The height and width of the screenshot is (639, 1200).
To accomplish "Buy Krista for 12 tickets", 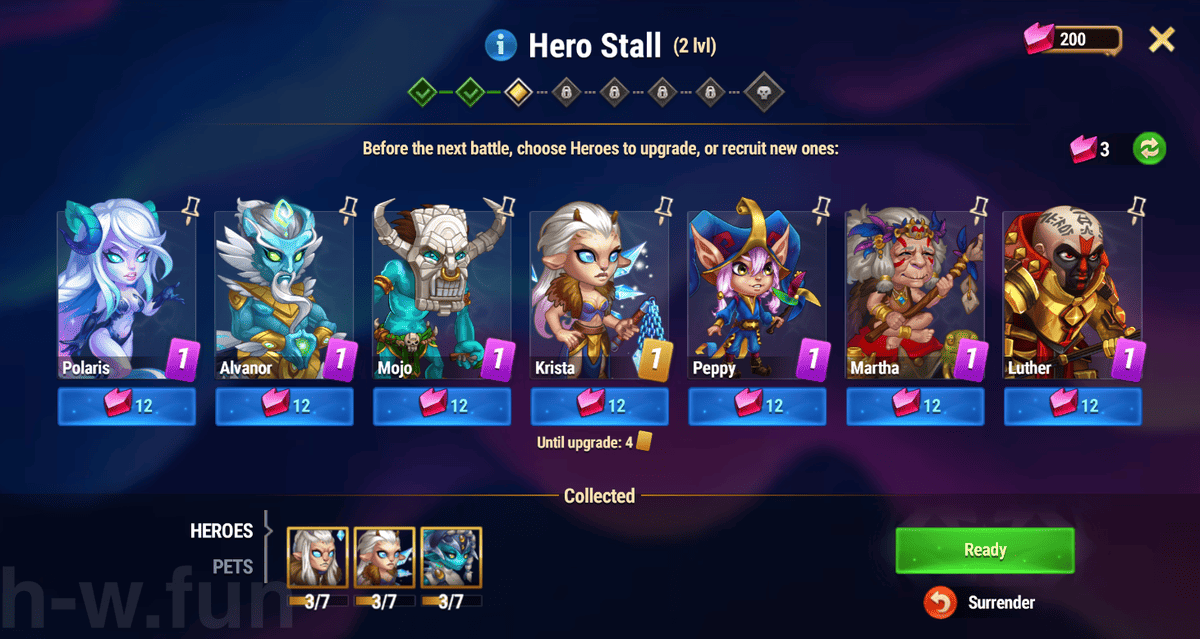I will [x=599, y=406].
